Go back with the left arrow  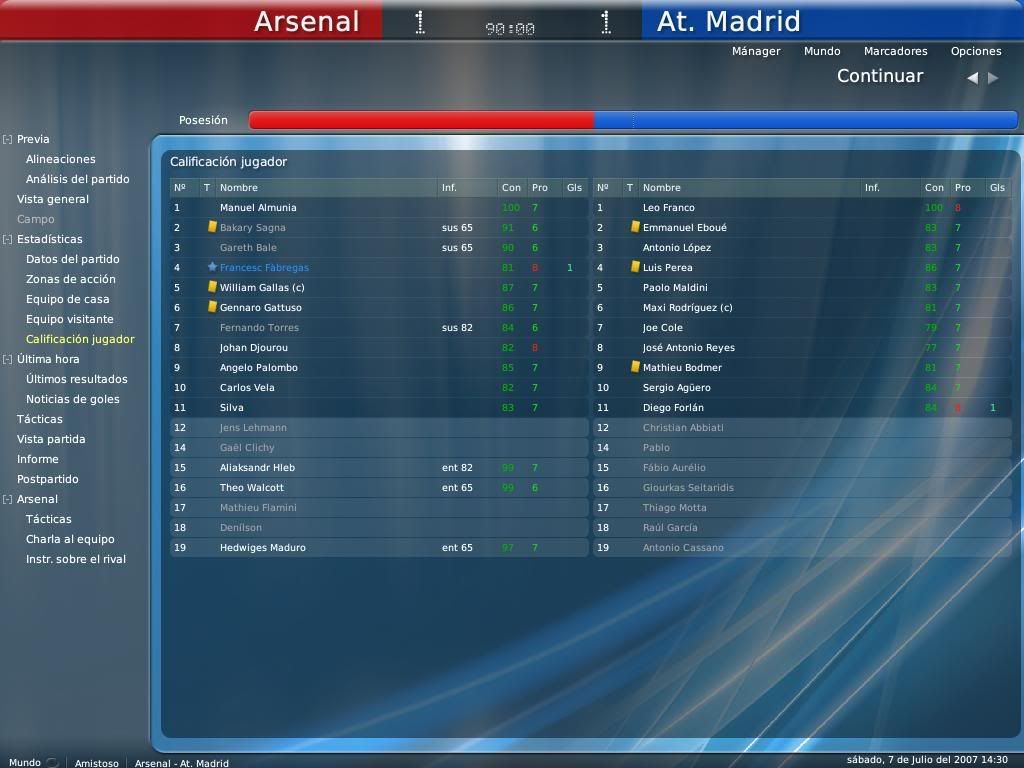pos(972,77)
